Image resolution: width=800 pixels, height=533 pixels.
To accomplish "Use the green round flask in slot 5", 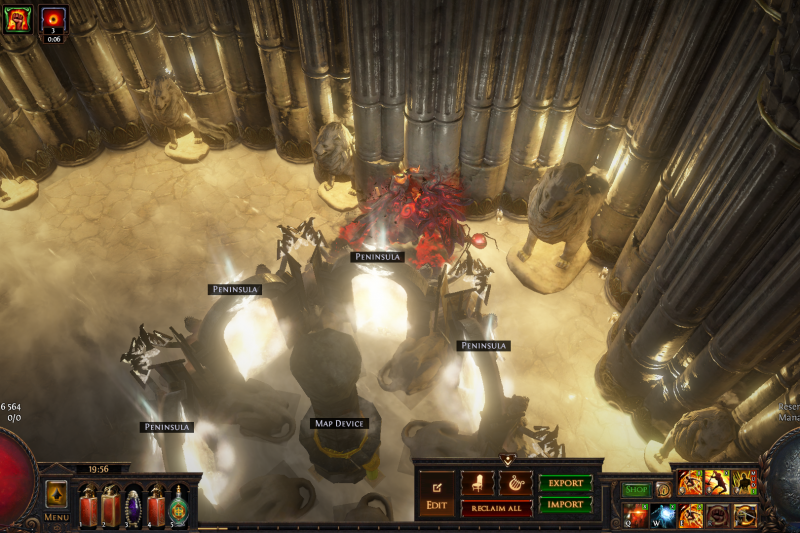I will tap(179, 505).
